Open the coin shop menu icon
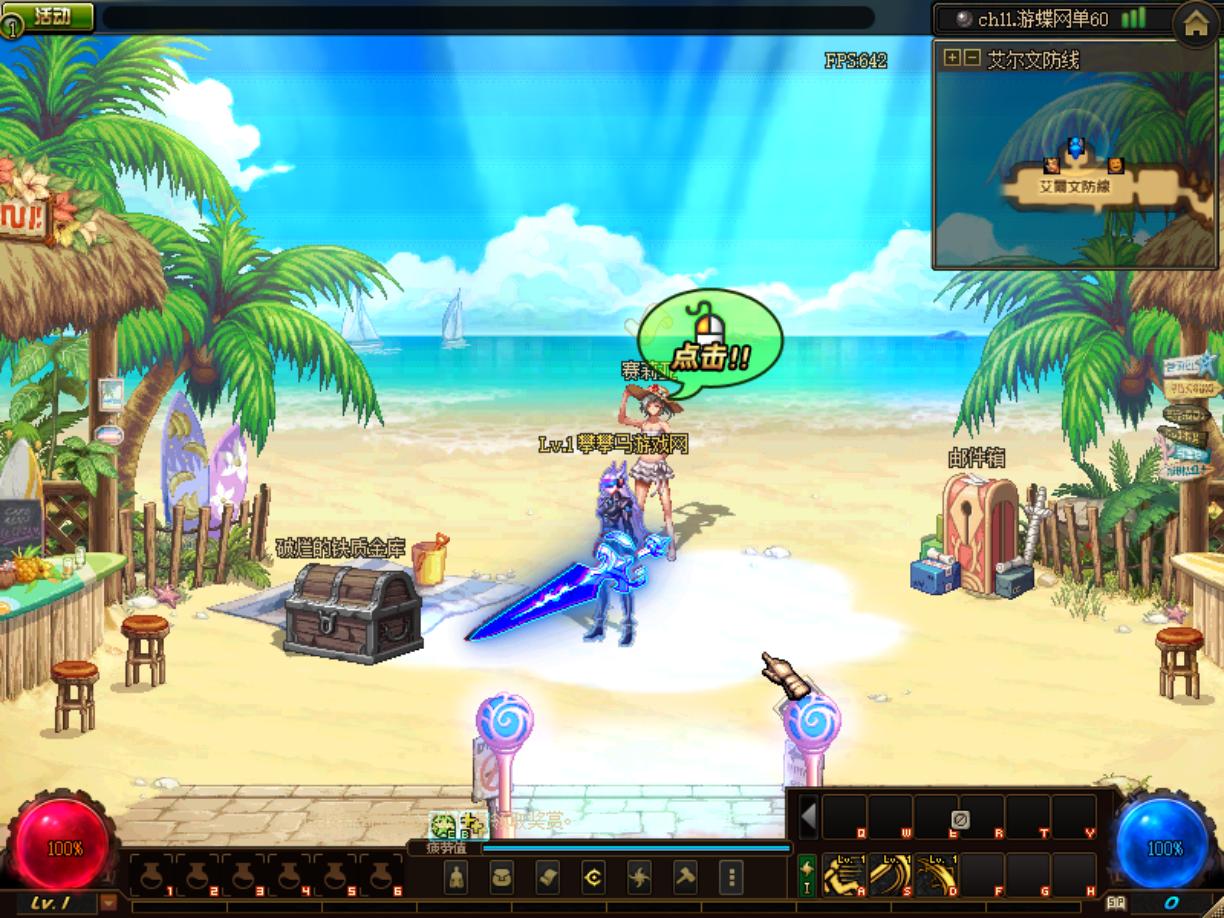The image size is (1224, 918). tap(594, 878)
